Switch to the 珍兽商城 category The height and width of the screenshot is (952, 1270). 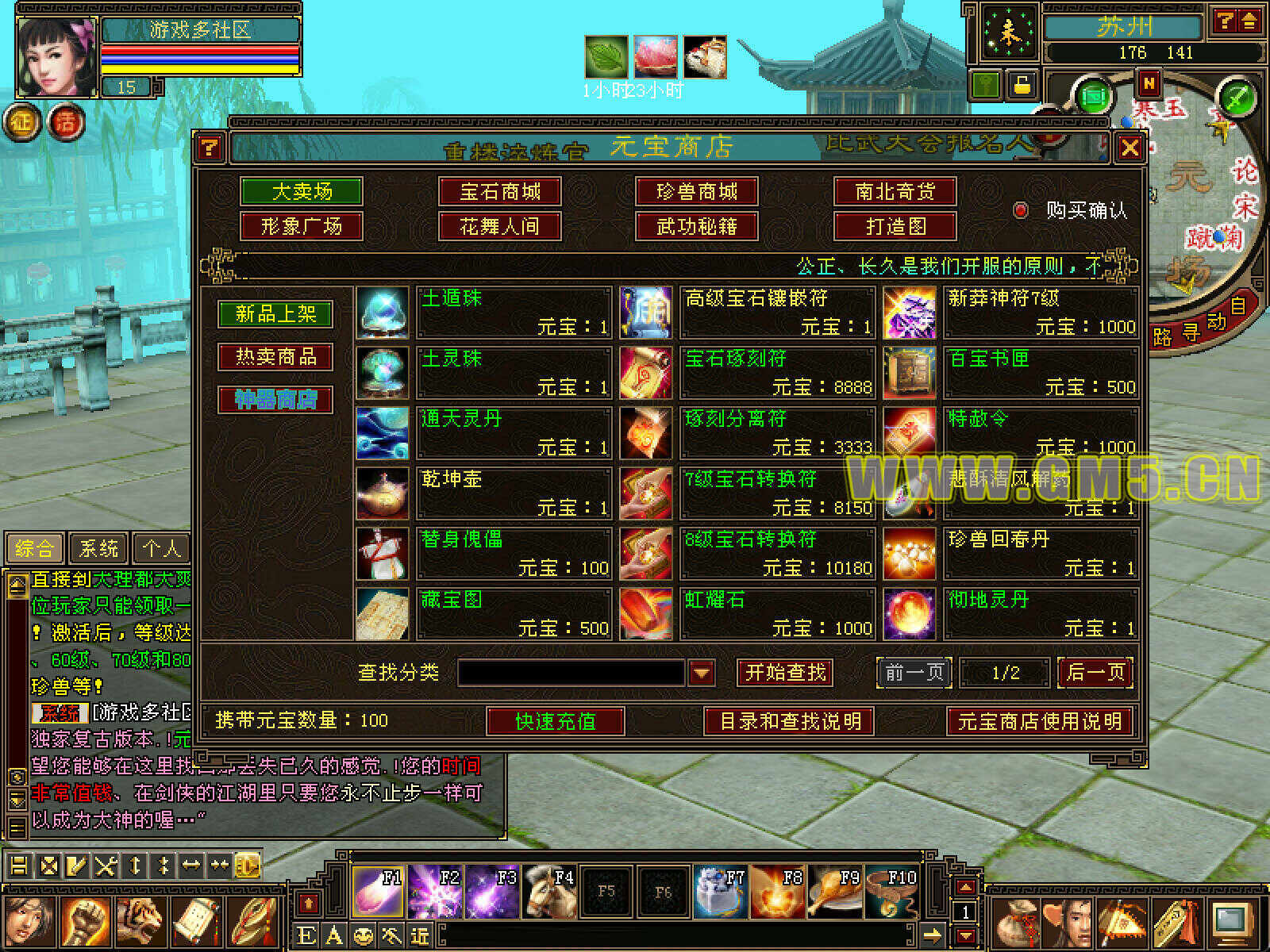[697, 191]
